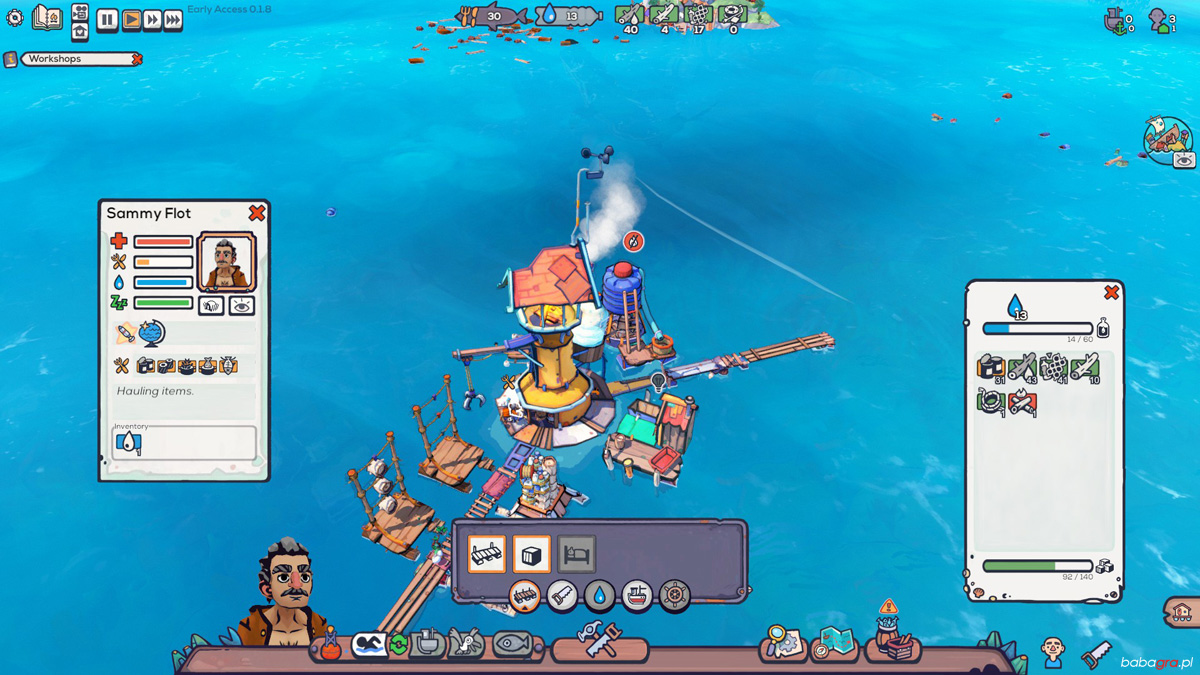Set game speed to normal play

pos(131,19)
